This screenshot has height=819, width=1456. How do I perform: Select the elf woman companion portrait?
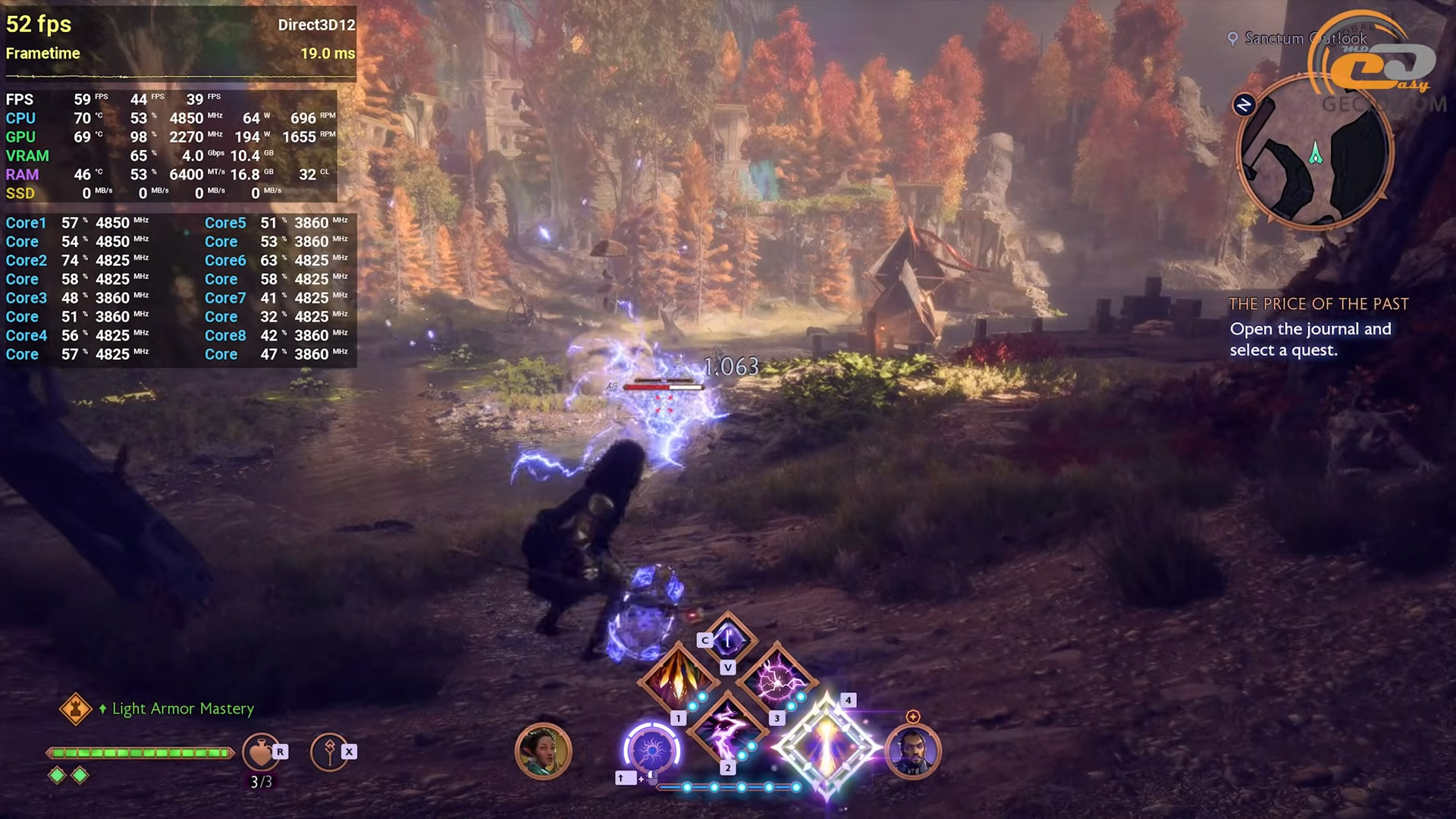click(x=543, y=751)
